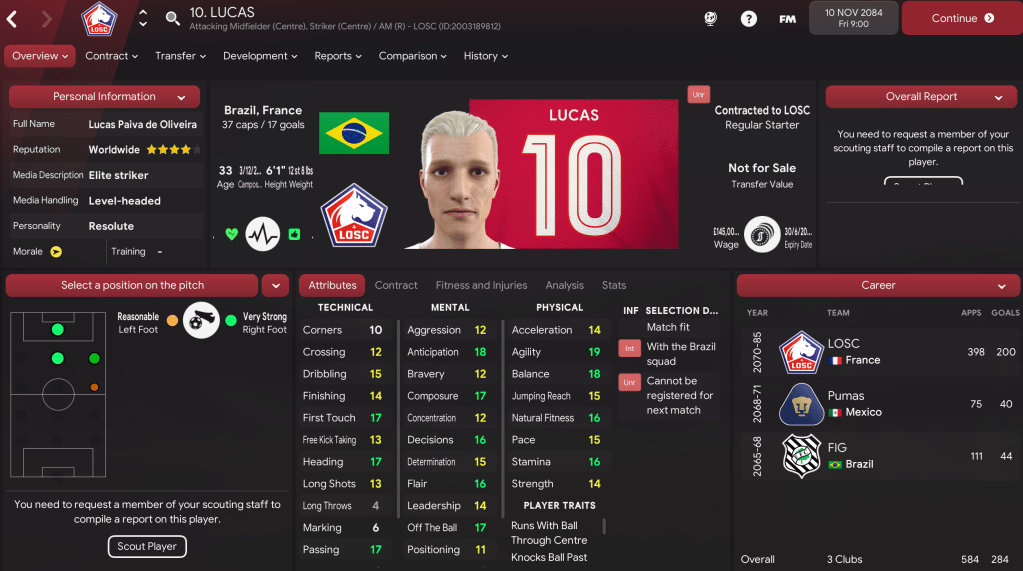This screenshot has width=1023, height=571.
Task: Select the Pumas career history row
Action: pos(878,404)
